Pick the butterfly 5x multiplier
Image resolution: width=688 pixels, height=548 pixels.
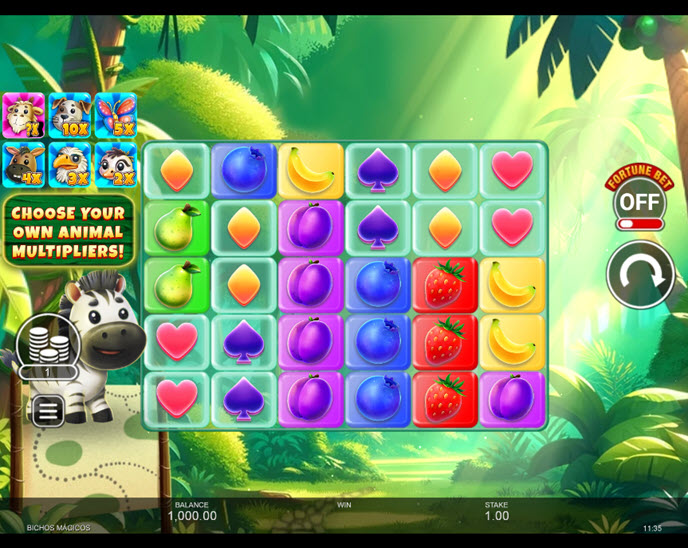pyautogui.click(x=116, y=116)
